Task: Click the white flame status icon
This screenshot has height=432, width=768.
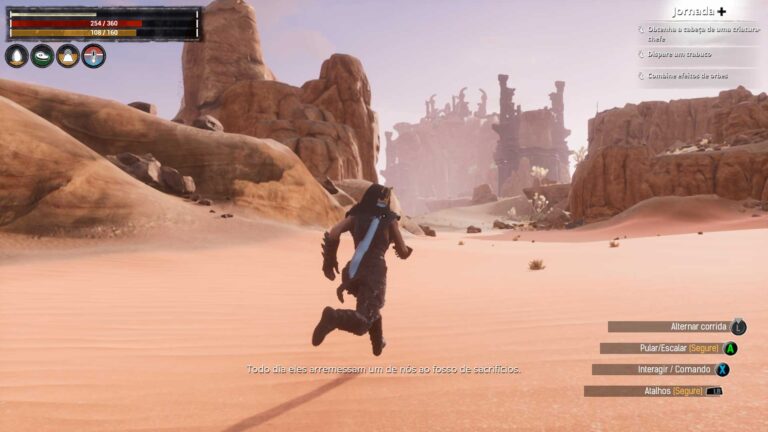Action: coord(16,56)
